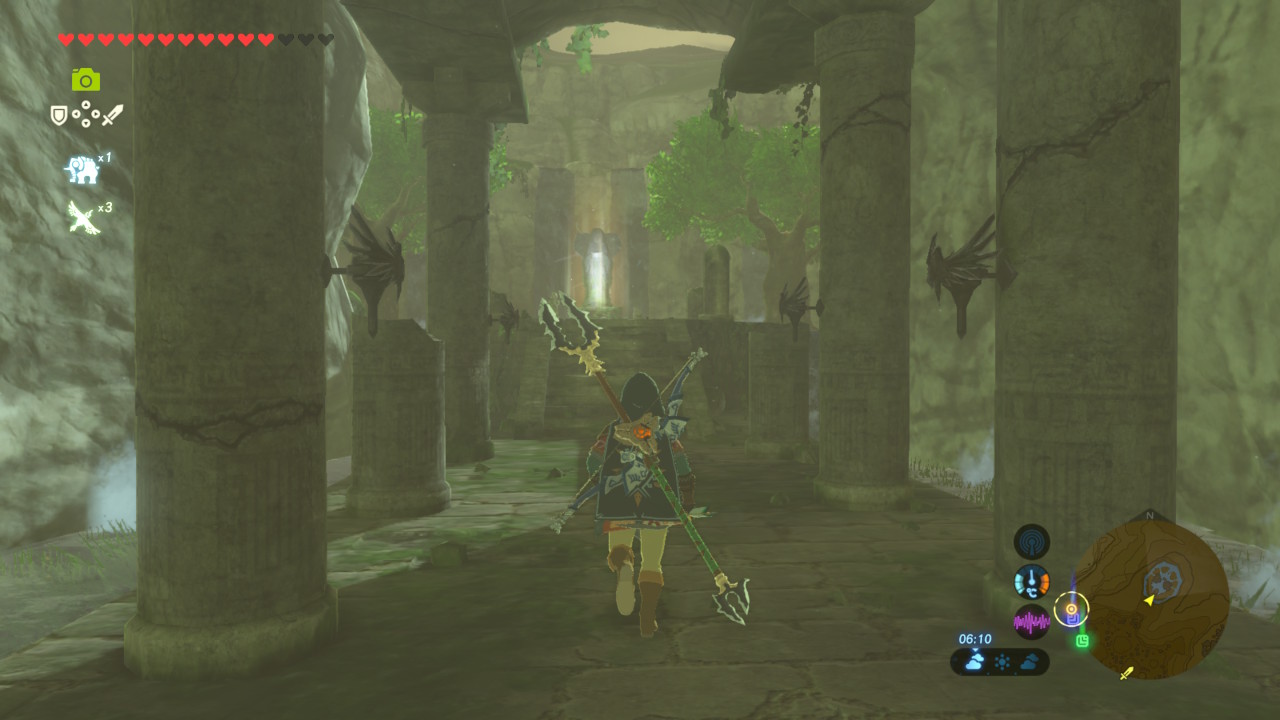Activate the Revali's Gale bird icon
The height and width of the screenshot is (720, 1280).
pos(82,216)
